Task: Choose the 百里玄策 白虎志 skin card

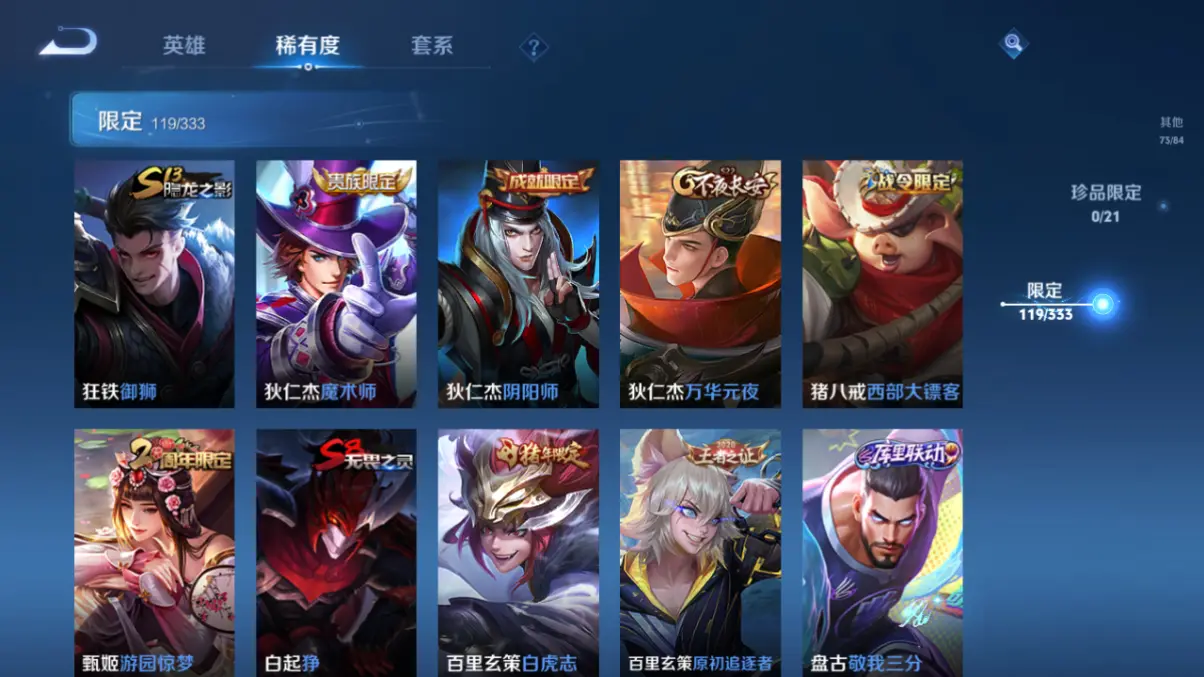Action: (518, 552)
